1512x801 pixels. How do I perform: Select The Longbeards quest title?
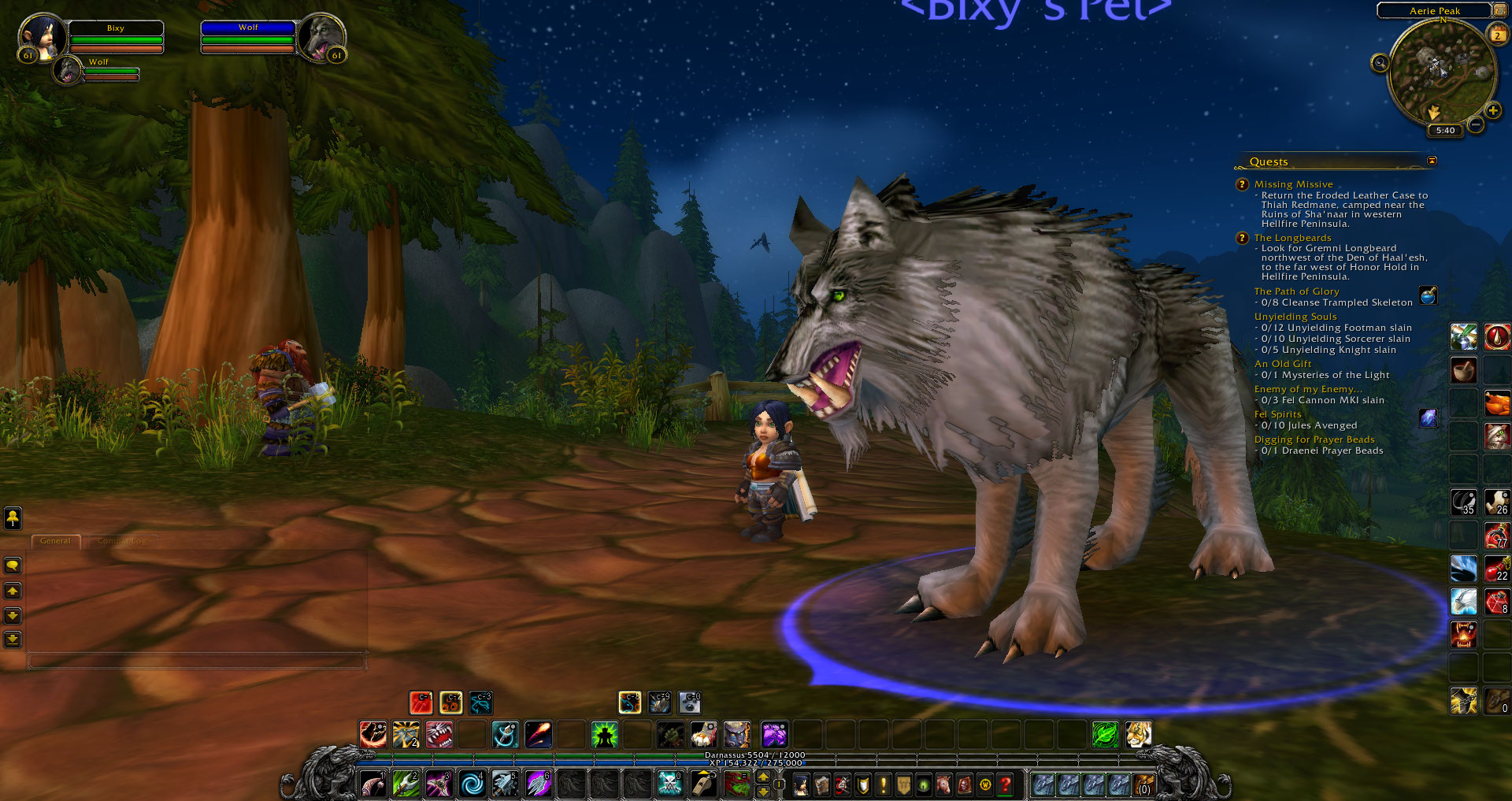(x=1292, y=238)
